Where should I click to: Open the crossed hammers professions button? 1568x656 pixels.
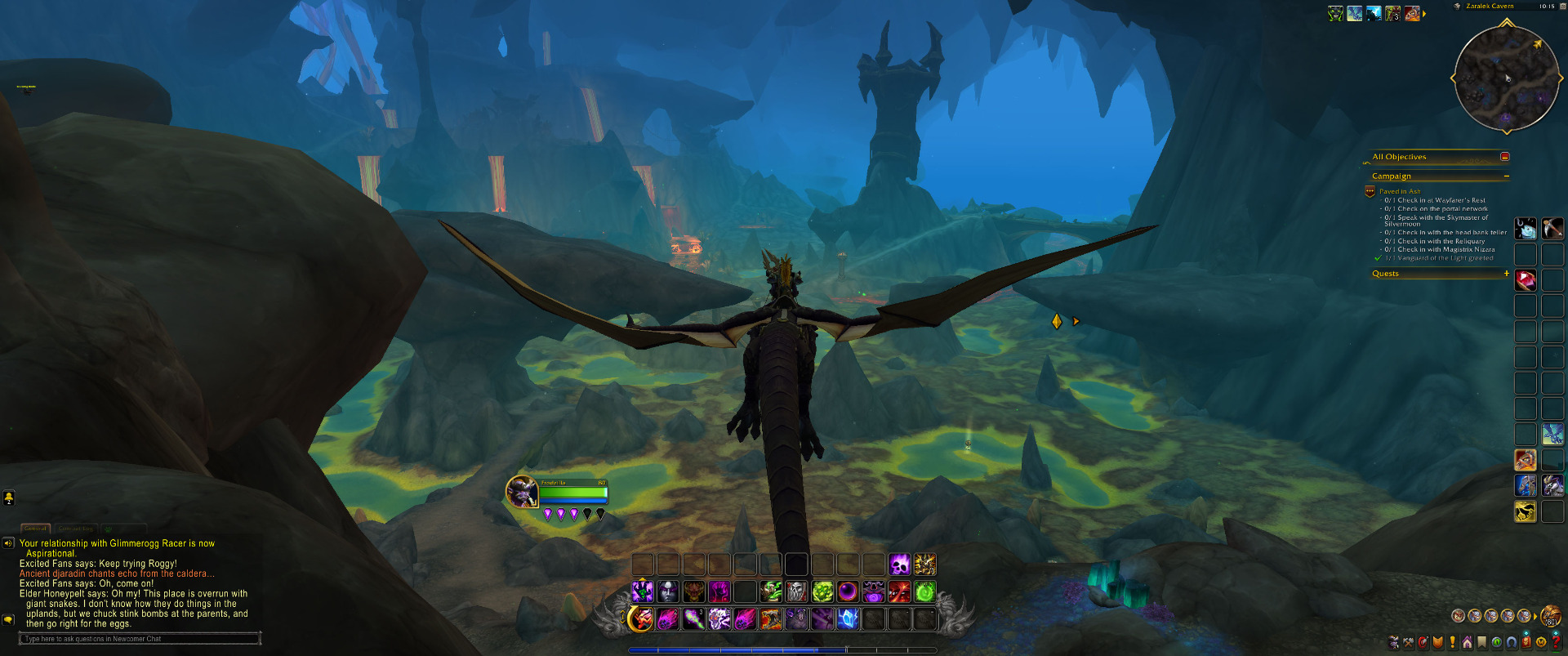coord(1408,643)
